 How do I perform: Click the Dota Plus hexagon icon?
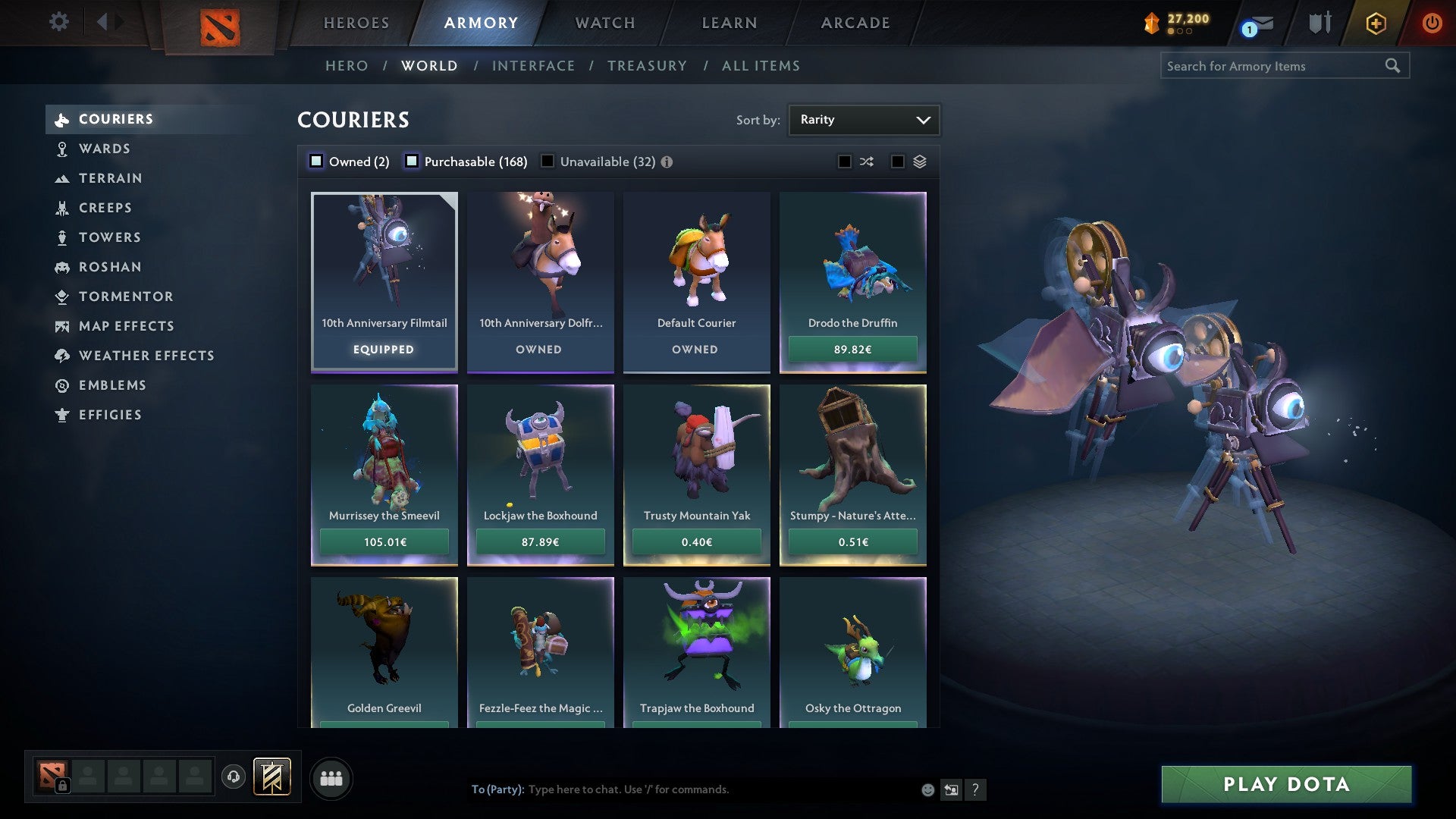(x=1374, y=23)
